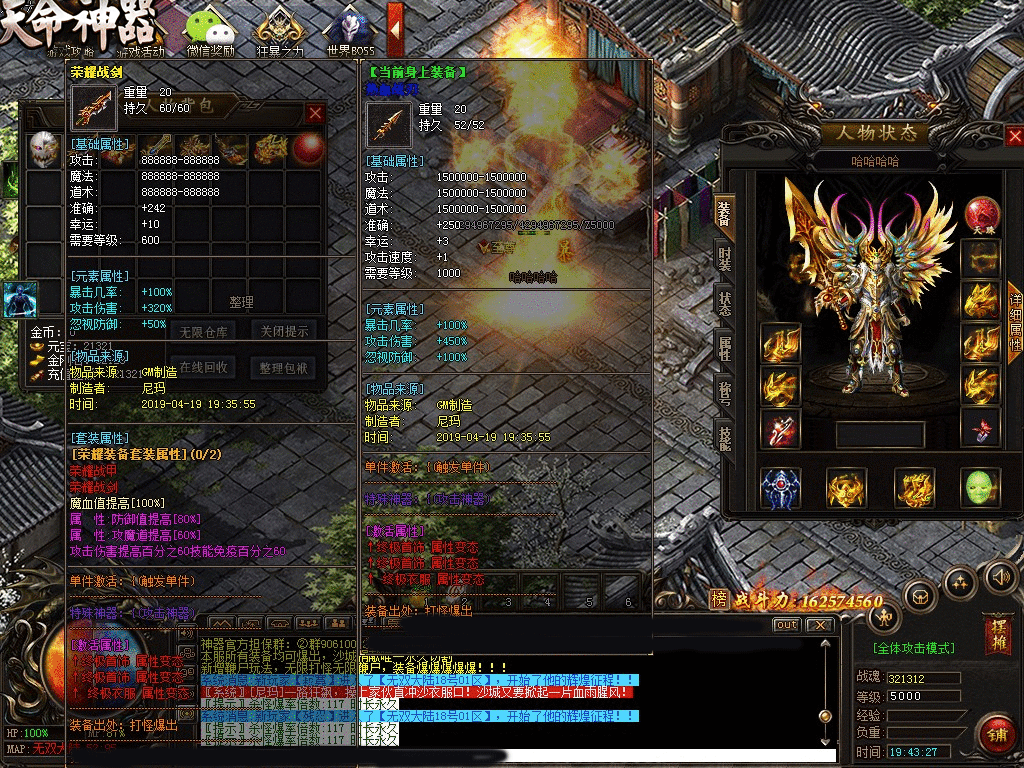Switch to the 时装 fashion tab
This screenshot has width=1024, height=768.
(x=724, y=262)
